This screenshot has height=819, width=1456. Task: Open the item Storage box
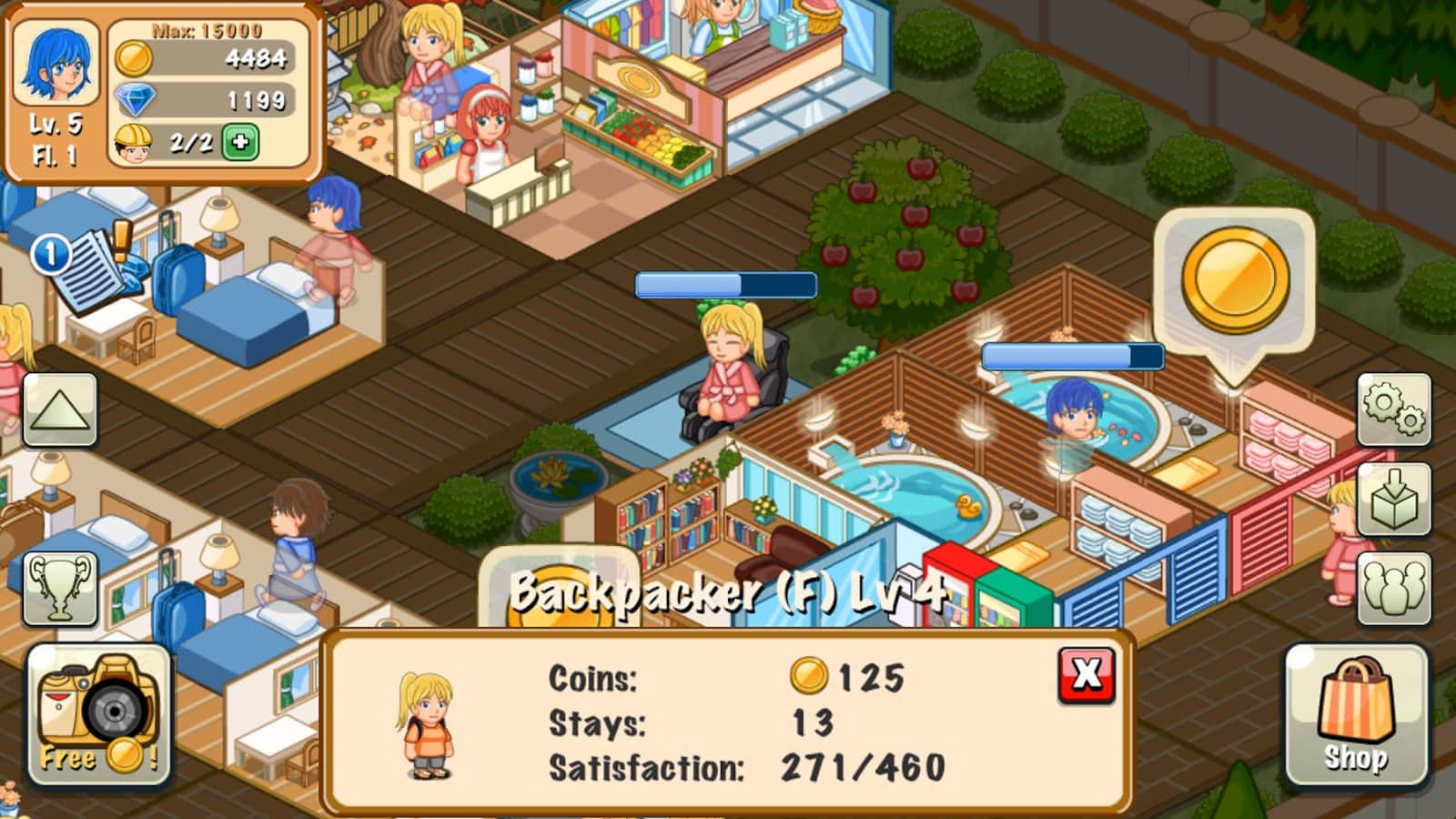click(x=1395, y=498)
